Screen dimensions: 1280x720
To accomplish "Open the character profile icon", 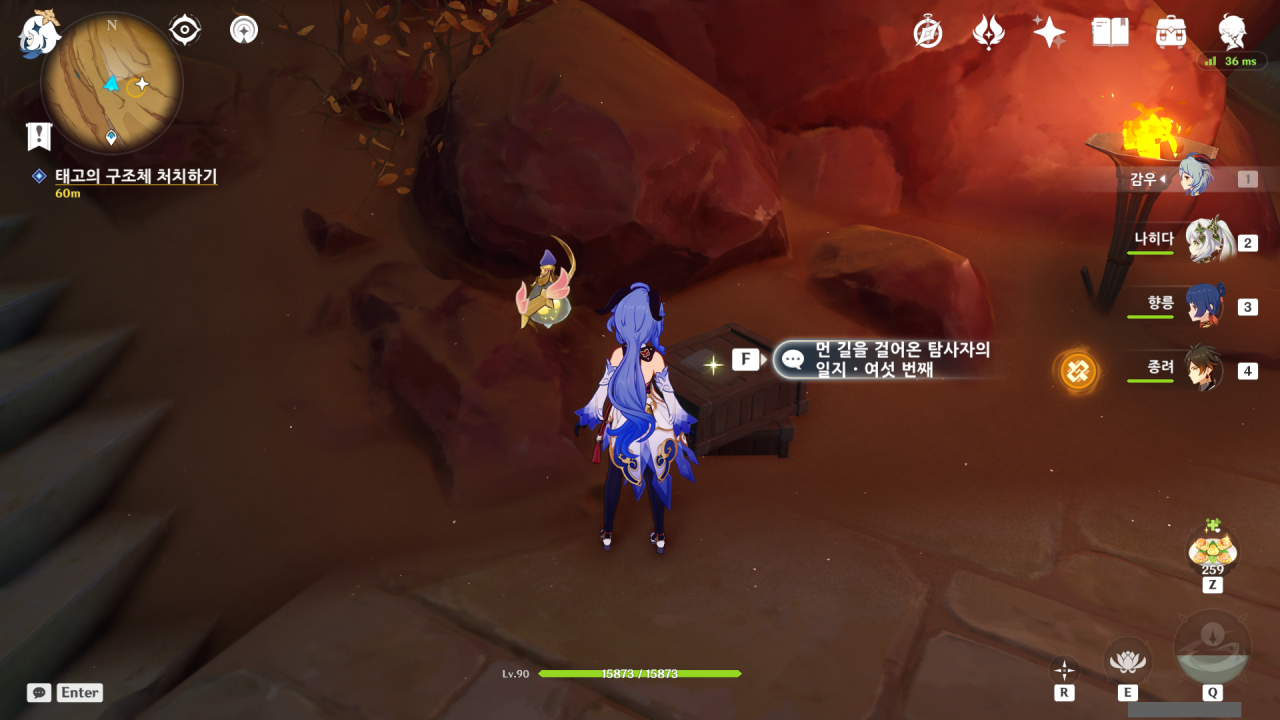I will pyautogui.click(x=1232, y=32).
